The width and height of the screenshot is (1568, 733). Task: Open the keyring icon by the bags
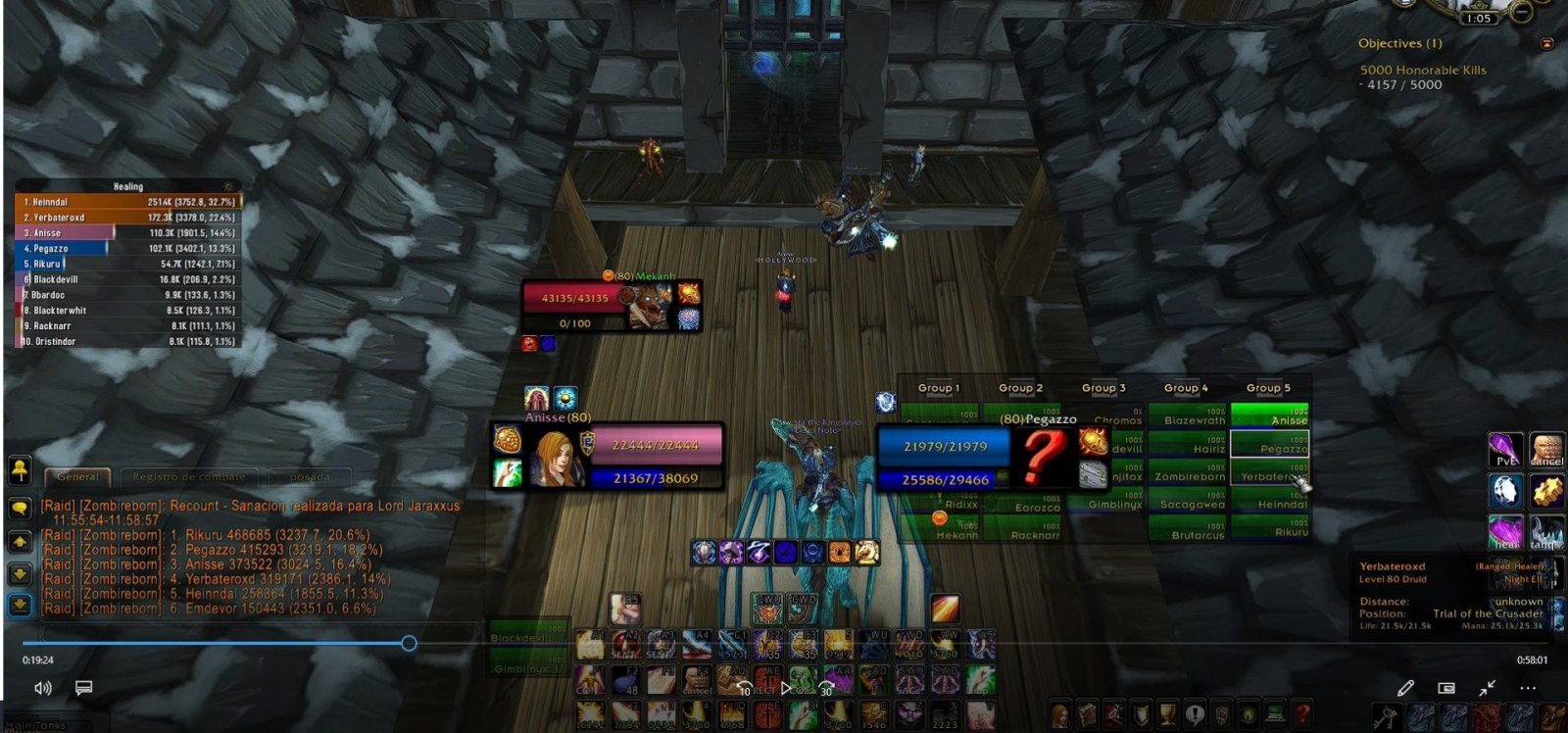coord(1384,716)
